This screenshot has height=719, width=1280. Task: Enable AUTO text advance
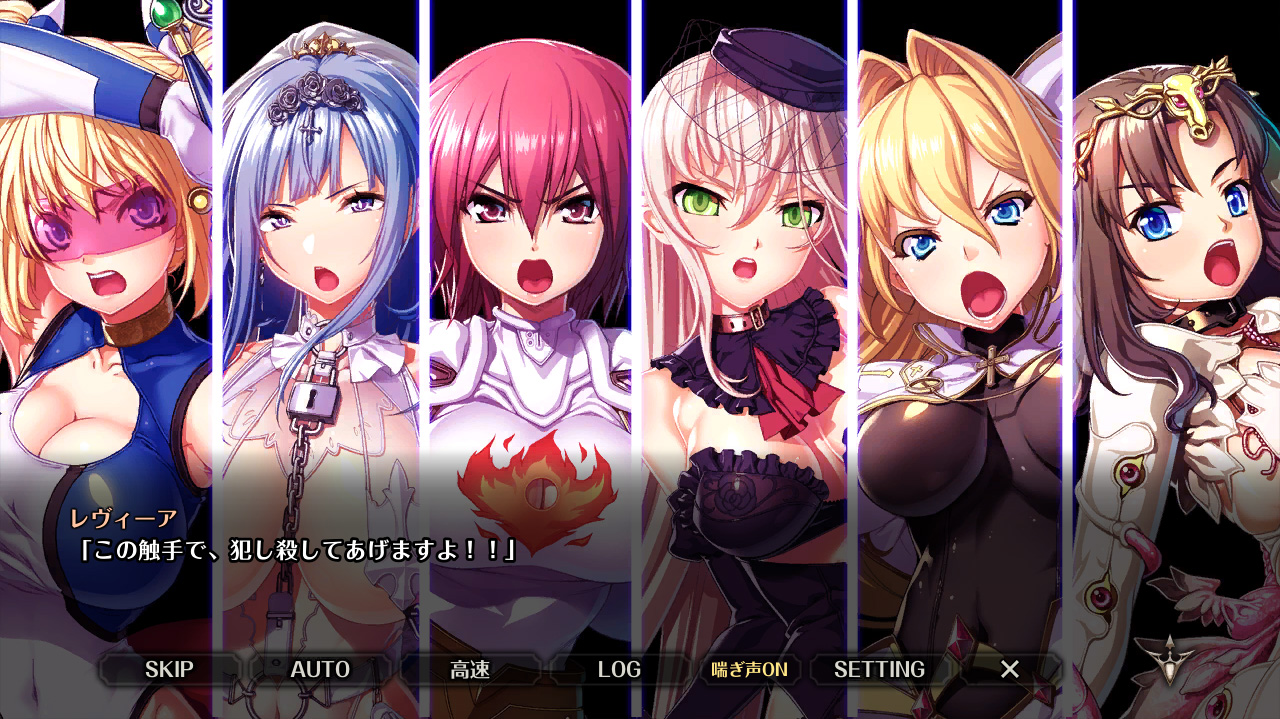[320, 669]
